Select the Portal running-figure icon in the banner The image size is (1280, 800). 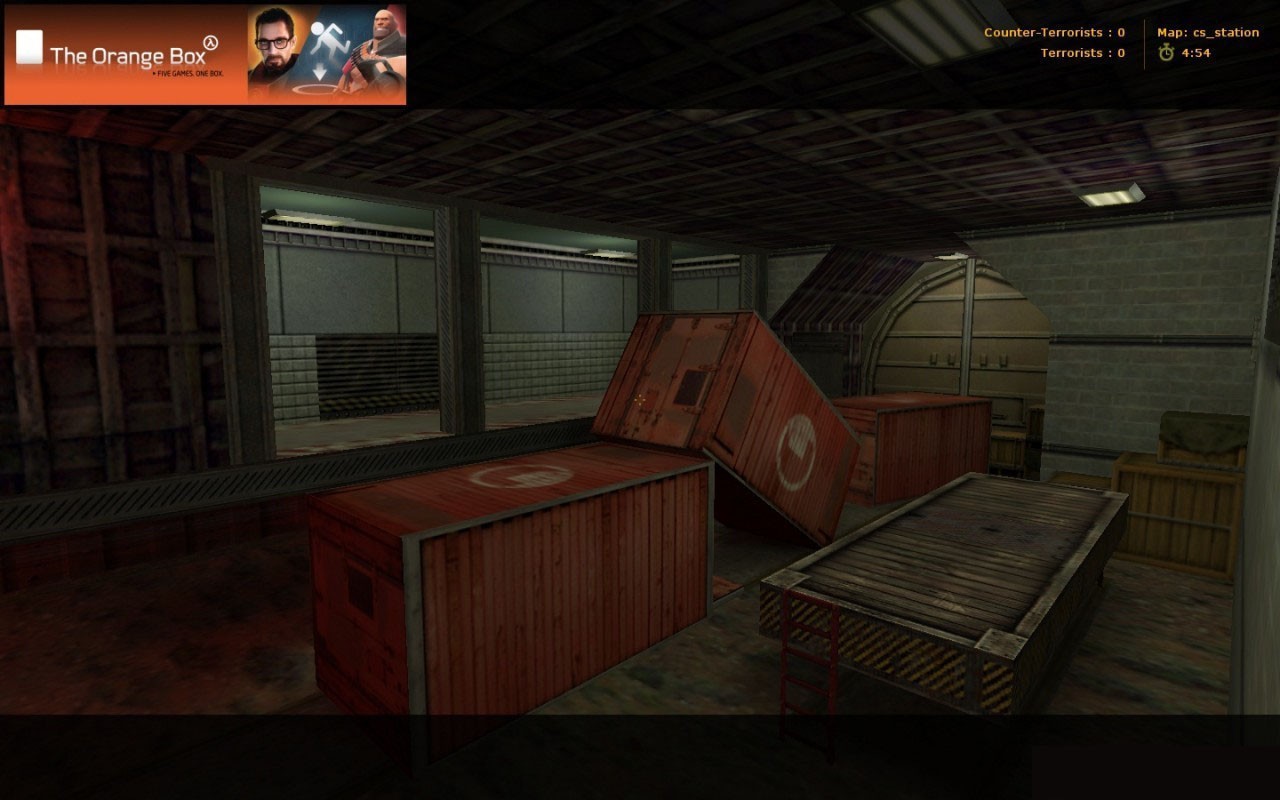tap(328, 39)
